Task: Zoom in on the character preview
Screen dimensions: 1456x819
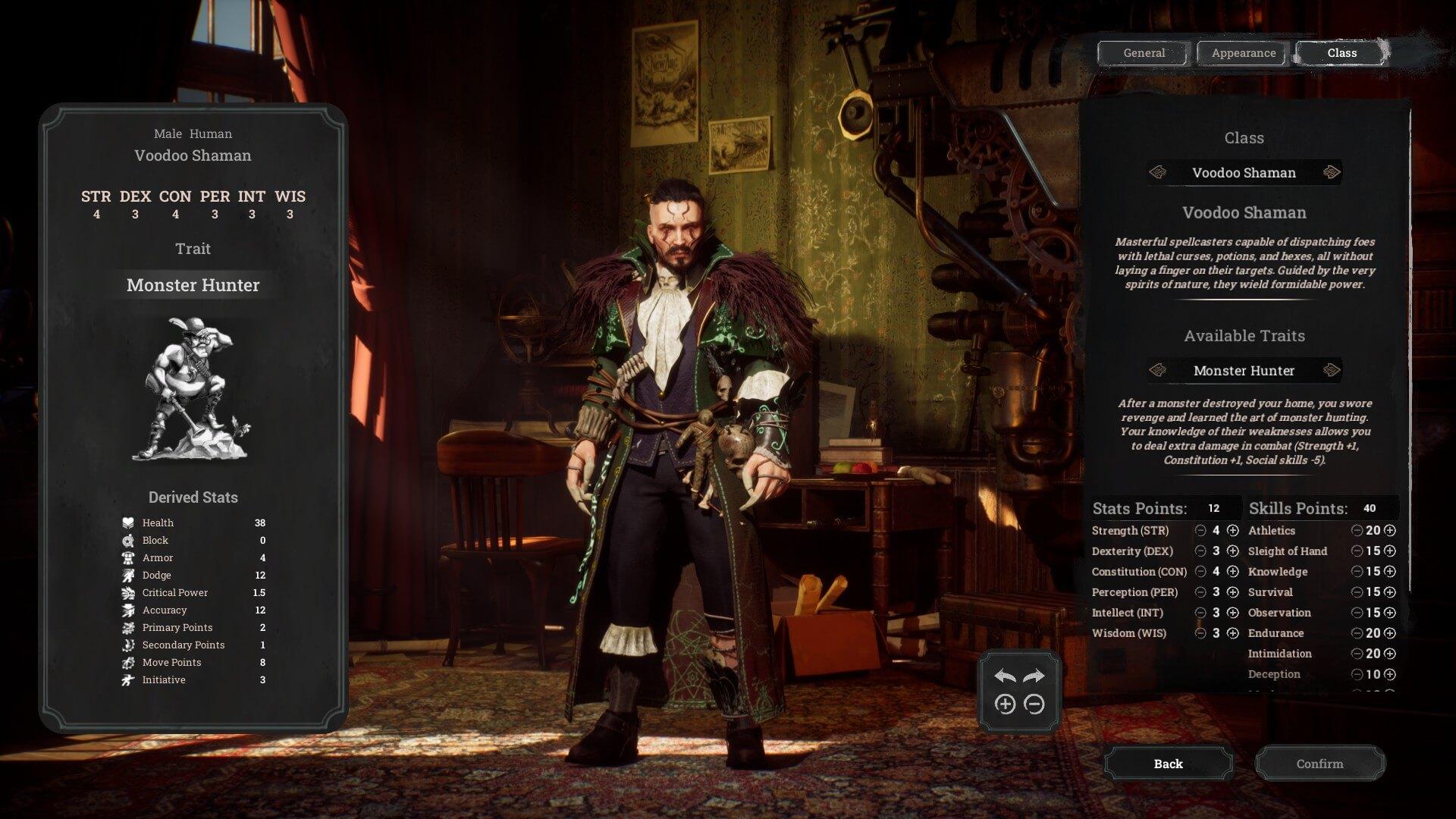Action: click(1005, 704)
